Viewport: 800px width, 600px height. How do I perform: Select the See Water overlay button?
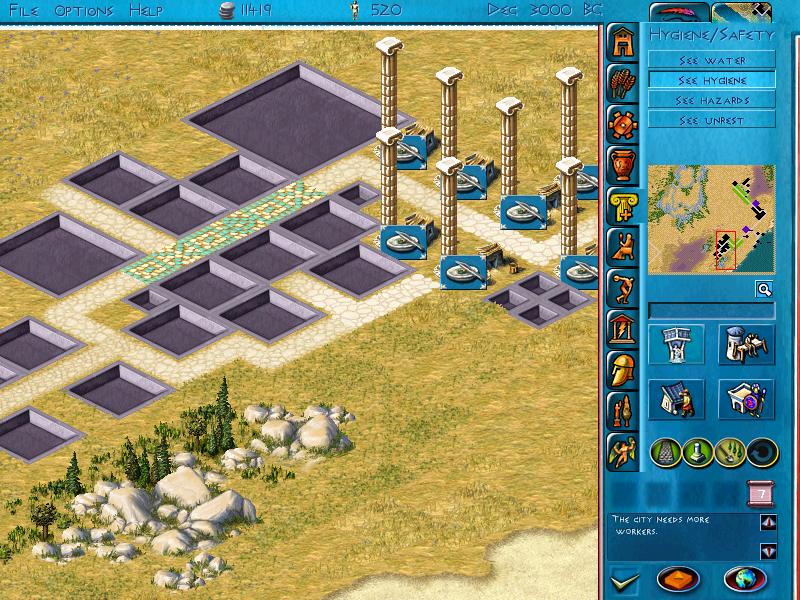pos(711,60)
